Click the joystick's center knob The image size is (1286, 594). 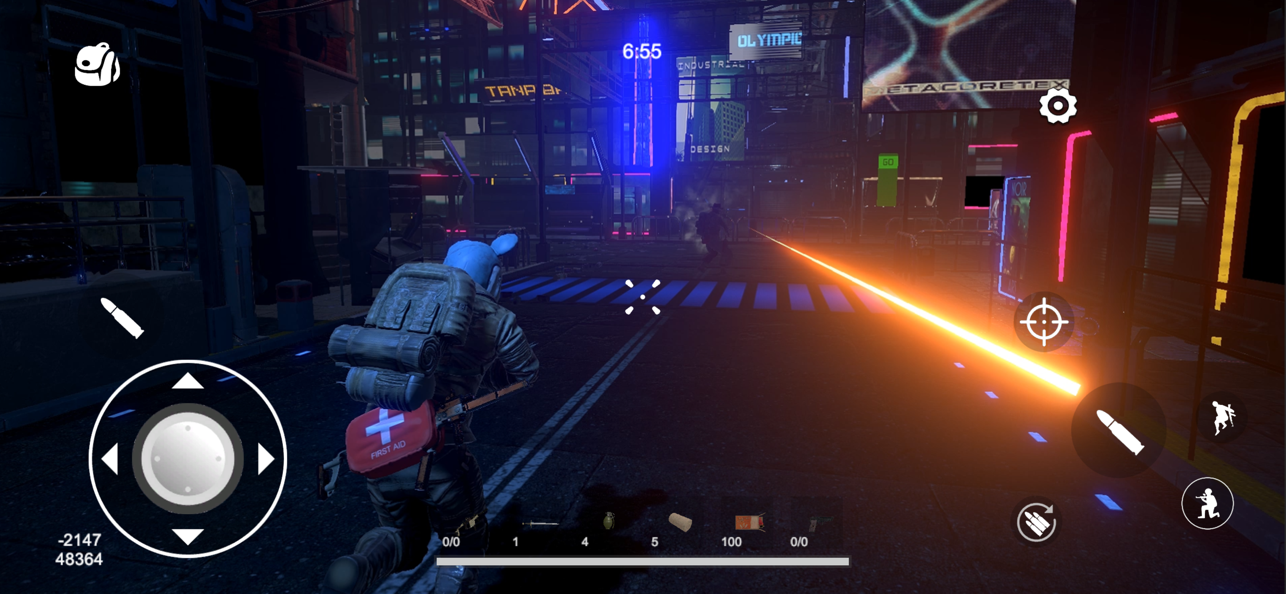click(188, 459)
